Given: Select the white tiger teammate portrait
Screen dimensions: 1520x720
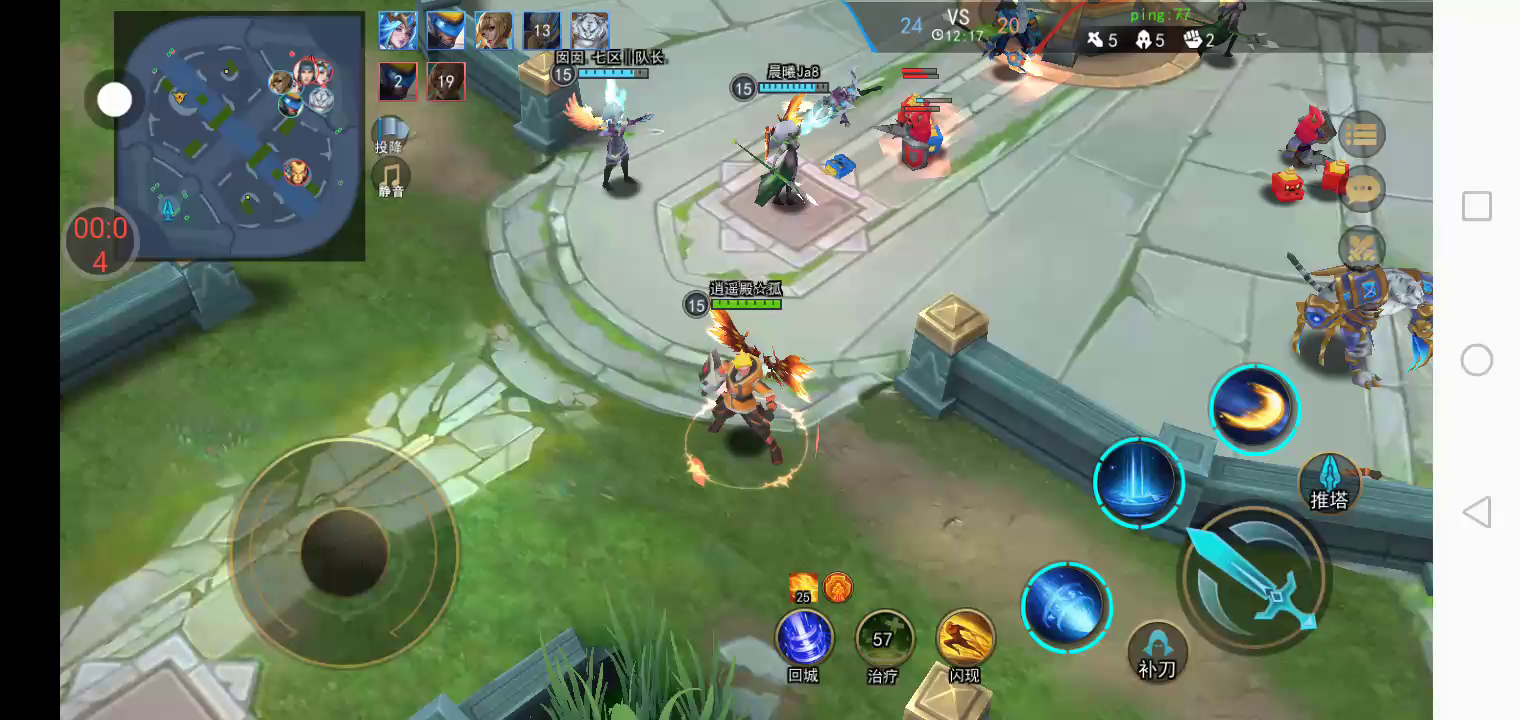Looking at the screenshot, I should tap(590, 31).
